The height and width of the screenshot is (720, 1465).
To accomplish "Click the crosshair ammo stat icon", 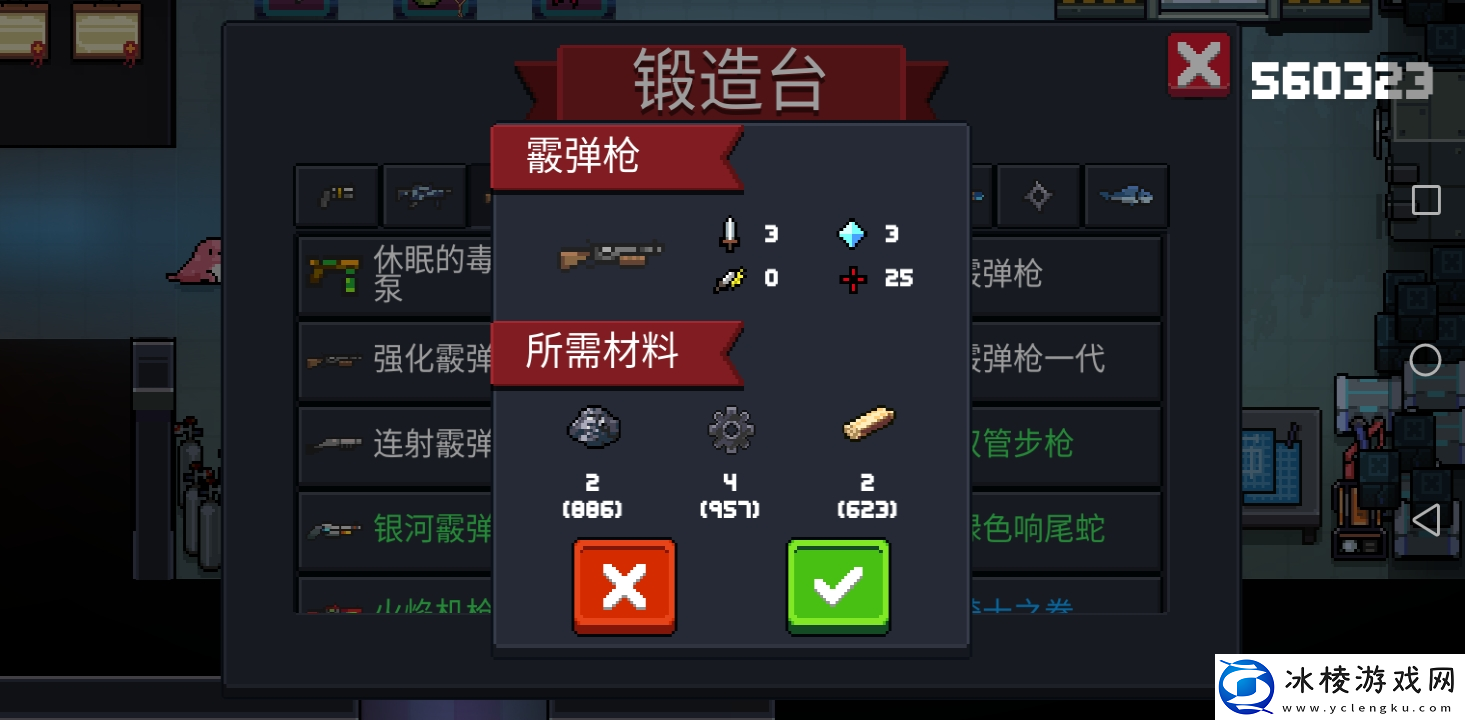I will (x=851, y=279).
